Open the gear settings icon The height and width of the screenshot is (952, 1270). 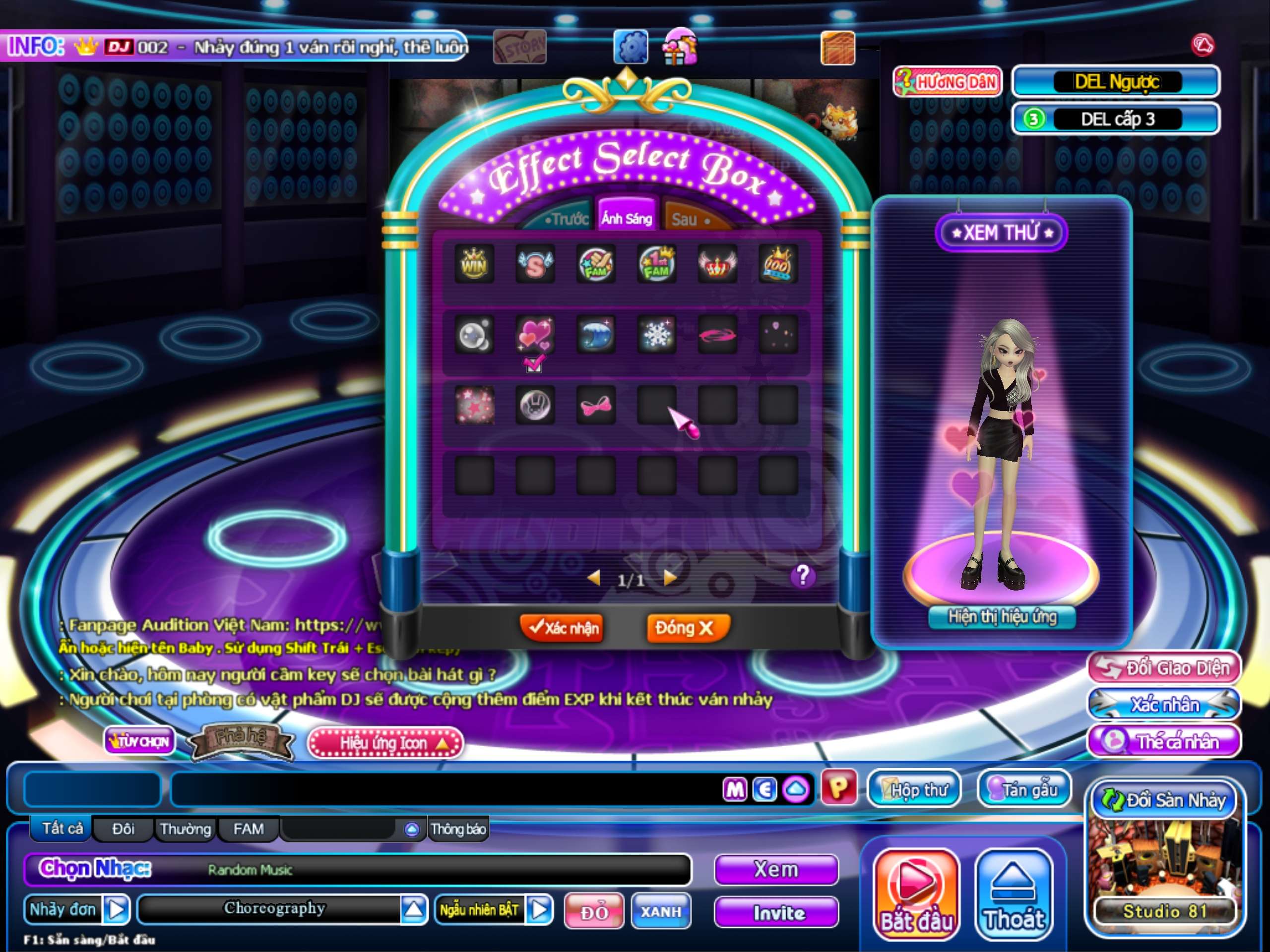pos(631,47)
